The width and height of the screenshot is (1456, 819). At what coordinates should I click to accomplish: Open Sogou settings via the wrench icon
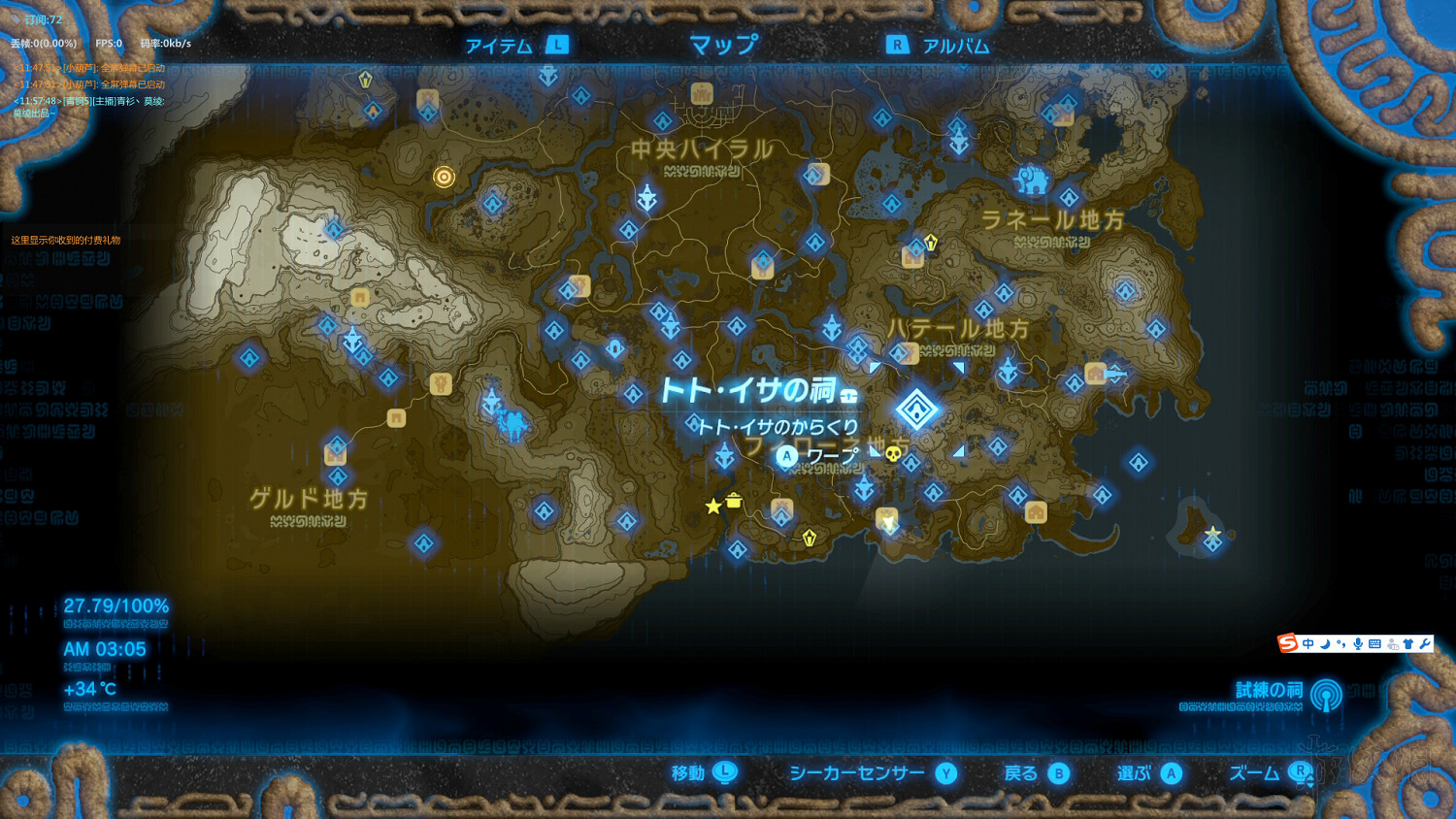point(1424,643)
